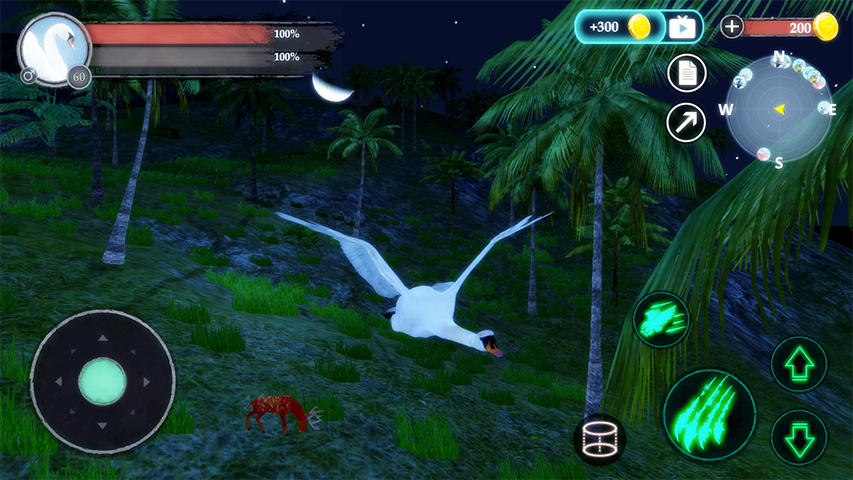Open the compass minimap
The width and height of the screenshot is (853, 480).
point(778,108)
